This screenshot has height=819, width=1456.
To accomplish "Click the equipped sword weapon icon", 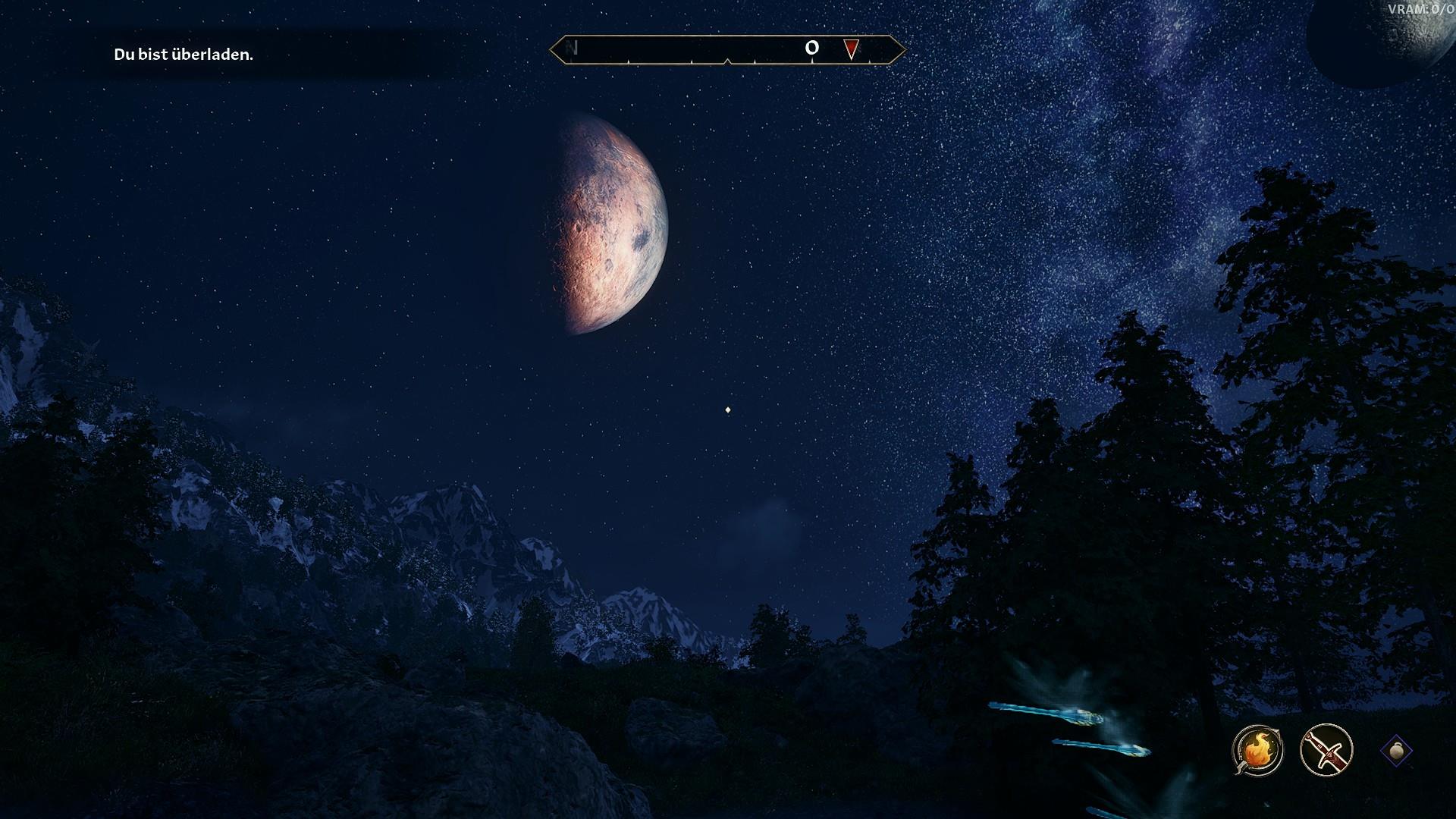I will pos(1326,751).
